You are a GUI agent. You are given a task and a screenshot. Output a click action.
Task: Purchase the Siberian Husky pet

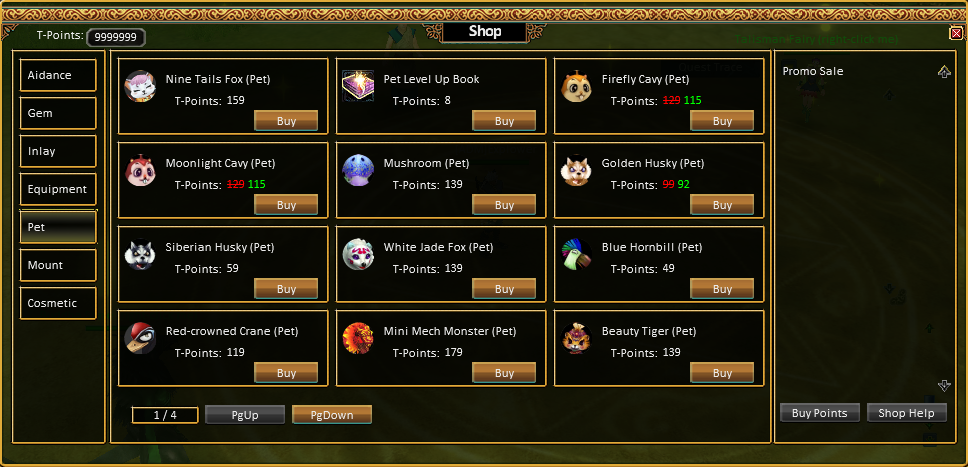[286, 289]
